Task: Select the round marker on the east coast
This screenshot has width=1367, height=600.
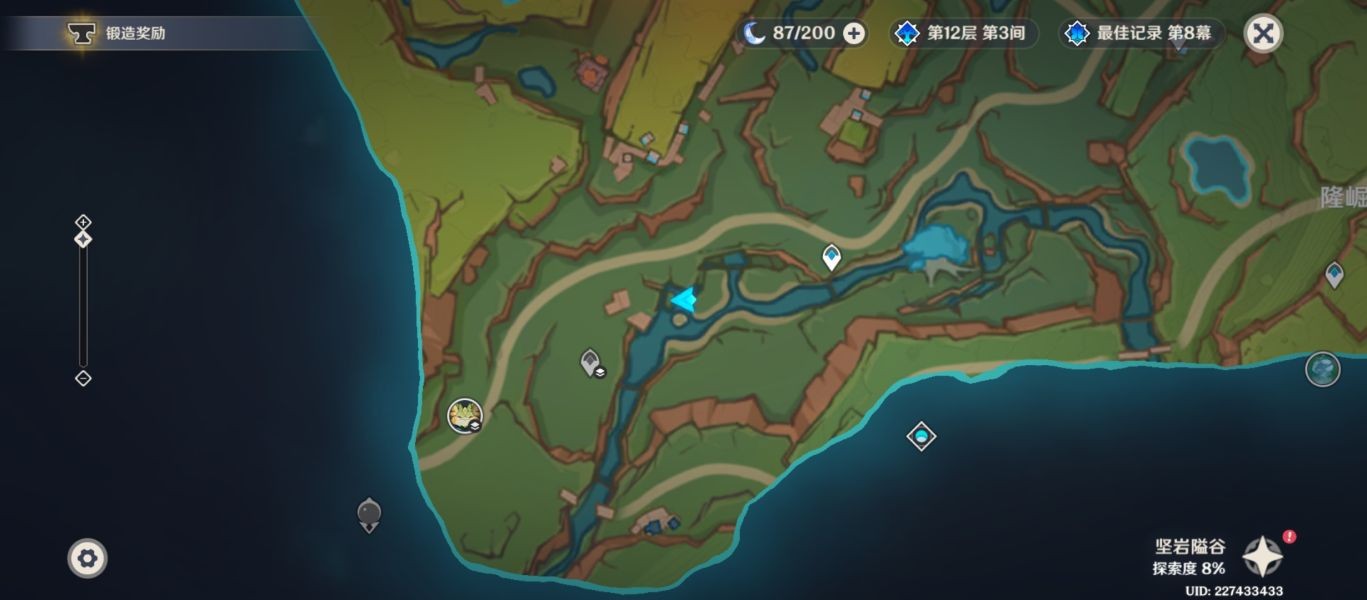Action: [x=1322, y=369]
